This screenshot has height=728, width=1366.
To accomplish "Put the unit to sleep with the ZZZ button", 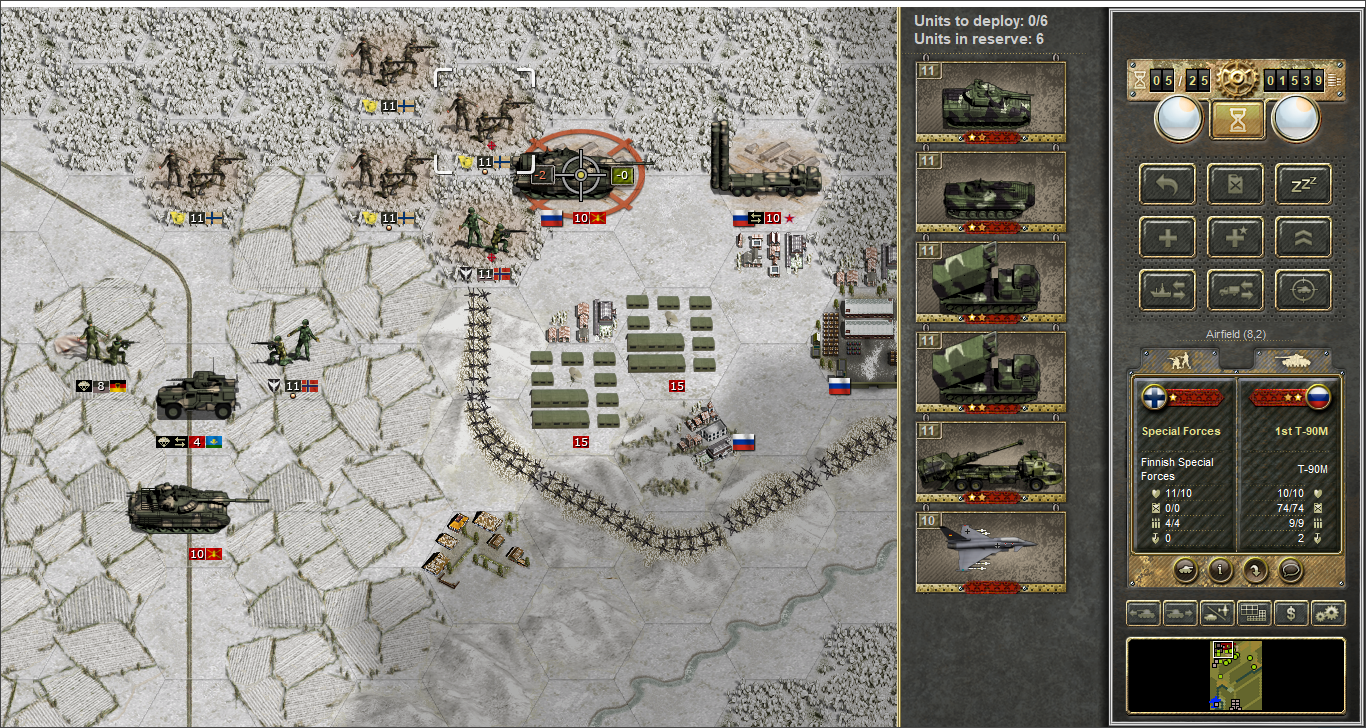I will pyautogui.click(x=1303, y=184).
